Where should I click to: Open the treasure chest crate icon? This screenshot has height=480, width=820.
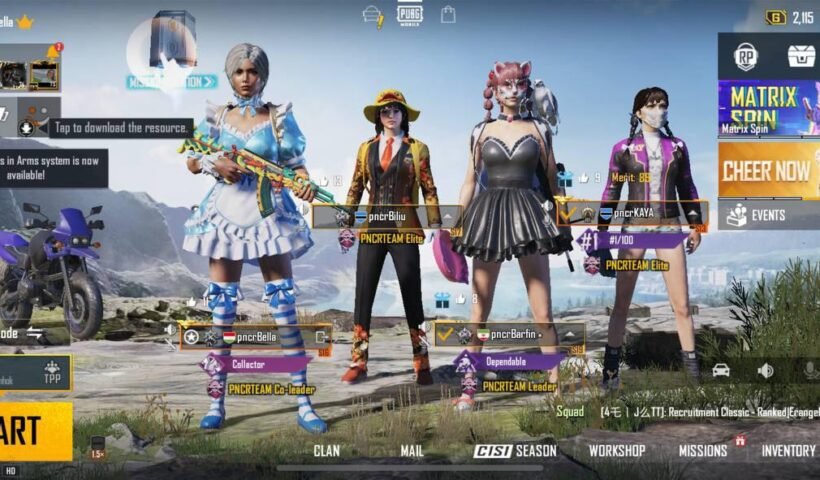800,57
